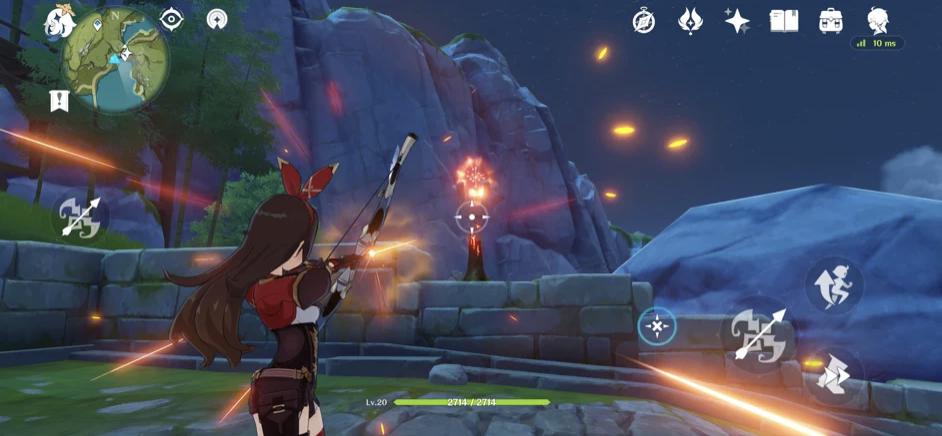Open the winged Battle Pass icon
942x436 pixels.
691,21
